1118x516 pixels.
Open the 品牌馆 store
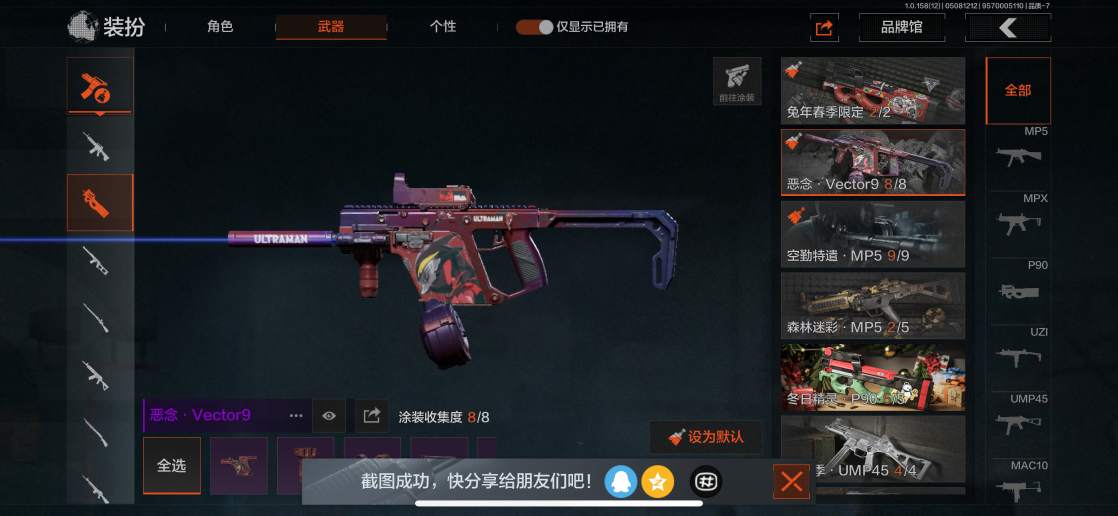pos(901,27)
